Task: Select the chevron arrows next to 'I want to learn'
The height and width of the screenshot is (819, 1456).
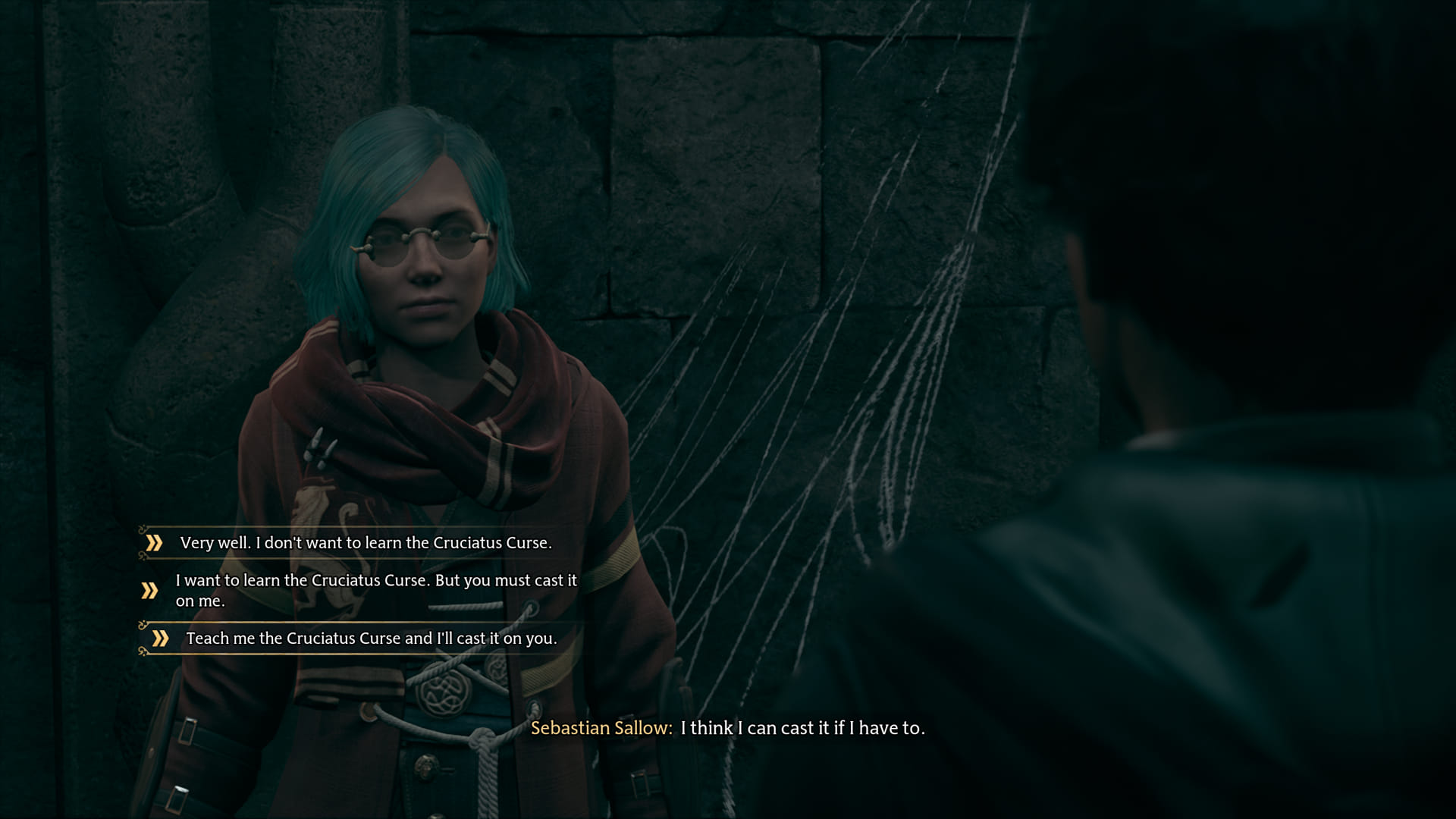Action: pos(149,589)
